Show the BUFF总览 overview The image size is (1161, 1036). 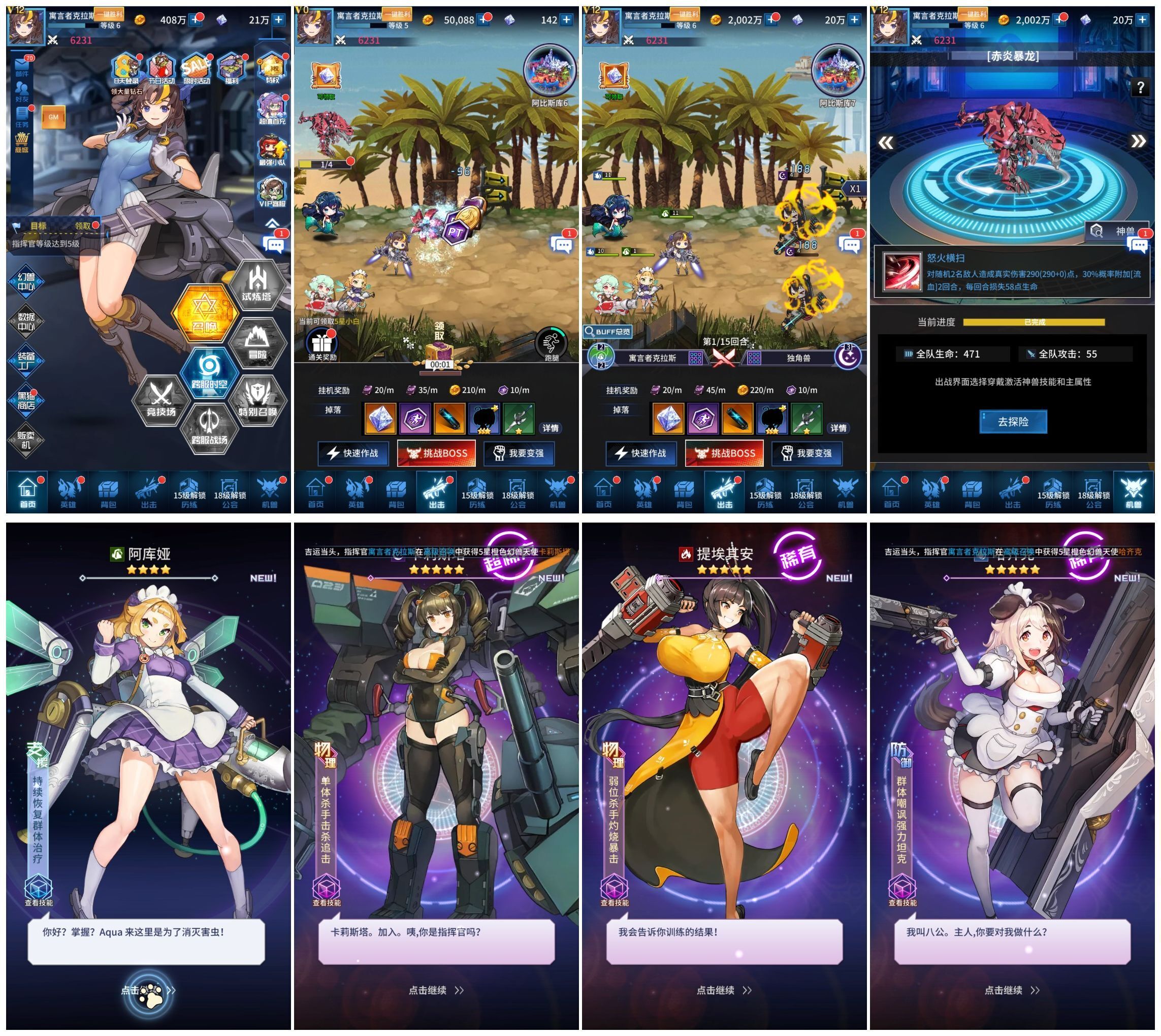[608, 331]
